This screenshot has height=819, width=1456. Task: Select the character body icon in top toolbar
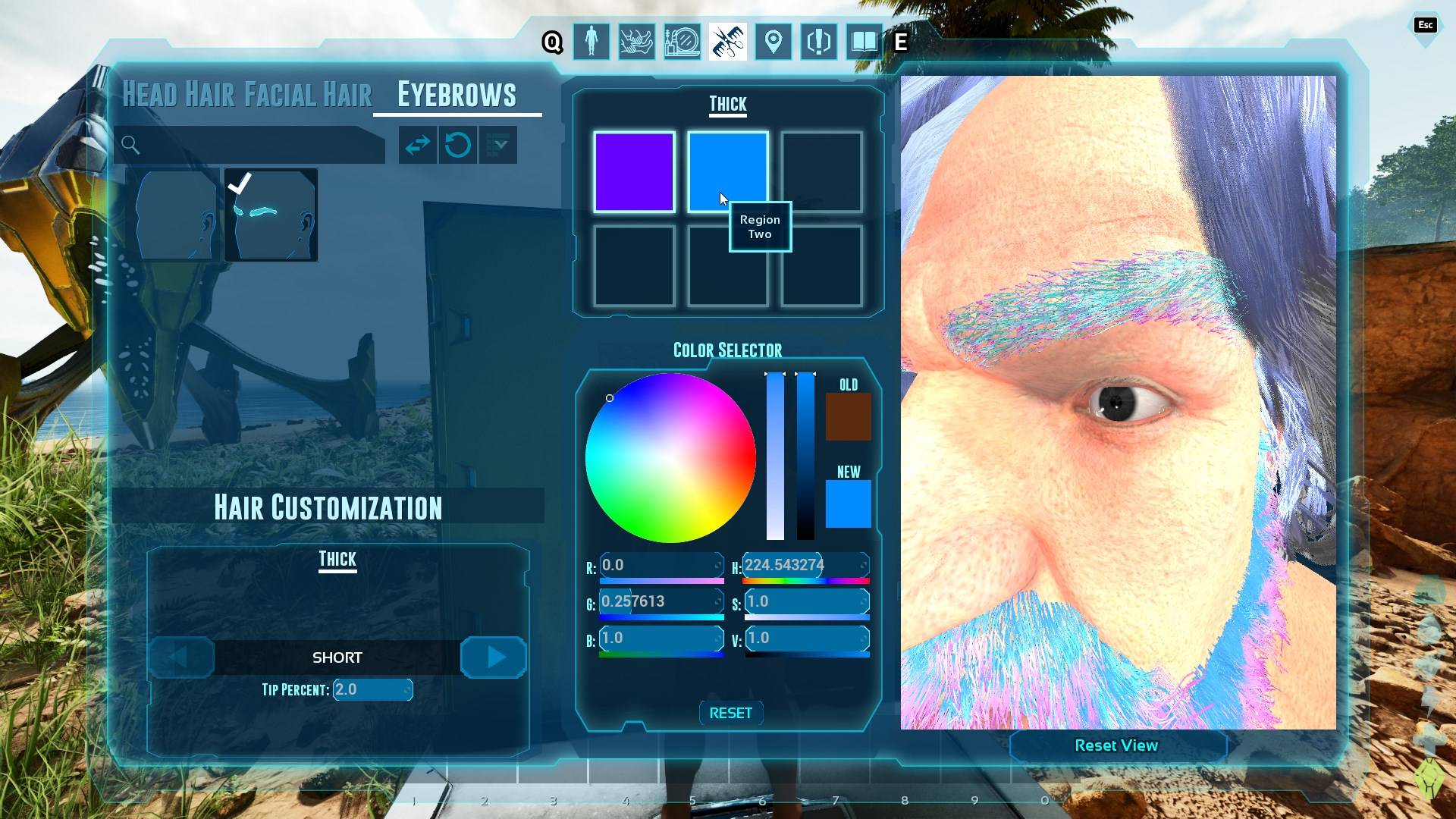tap(591, 42)
